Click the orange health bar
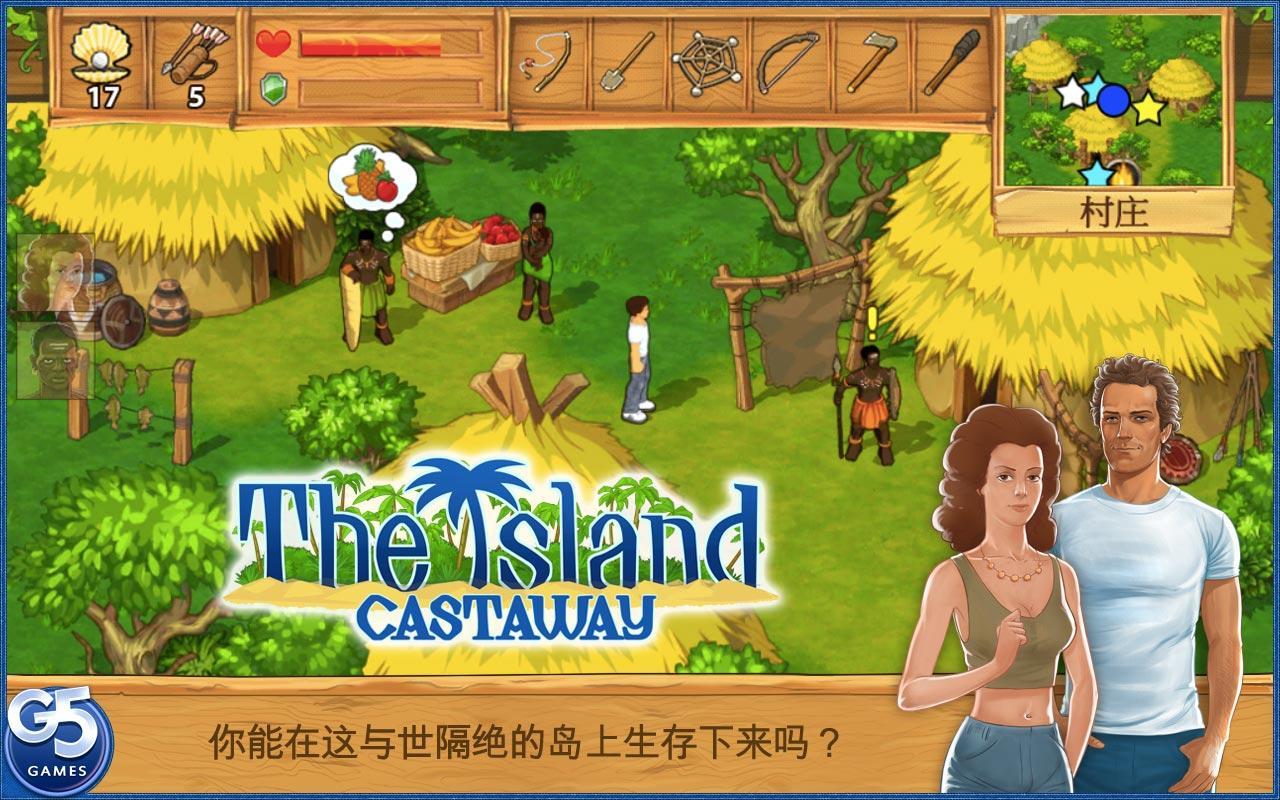The height and width of the screenshot is (800, 1280). click(x=370, y=42)
